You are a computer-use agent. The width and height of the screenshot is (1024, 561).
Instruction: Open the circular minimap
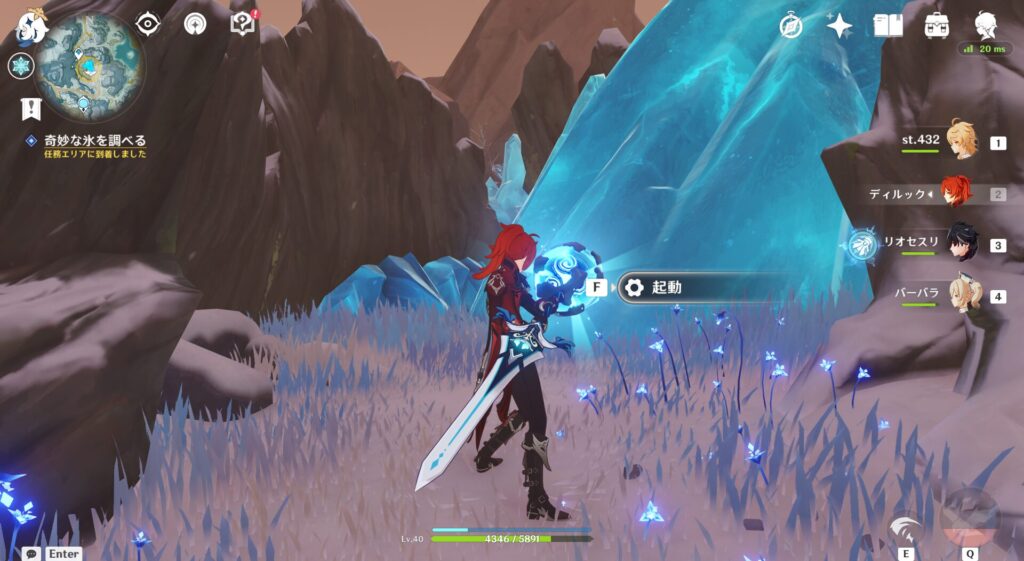point(89,66)
